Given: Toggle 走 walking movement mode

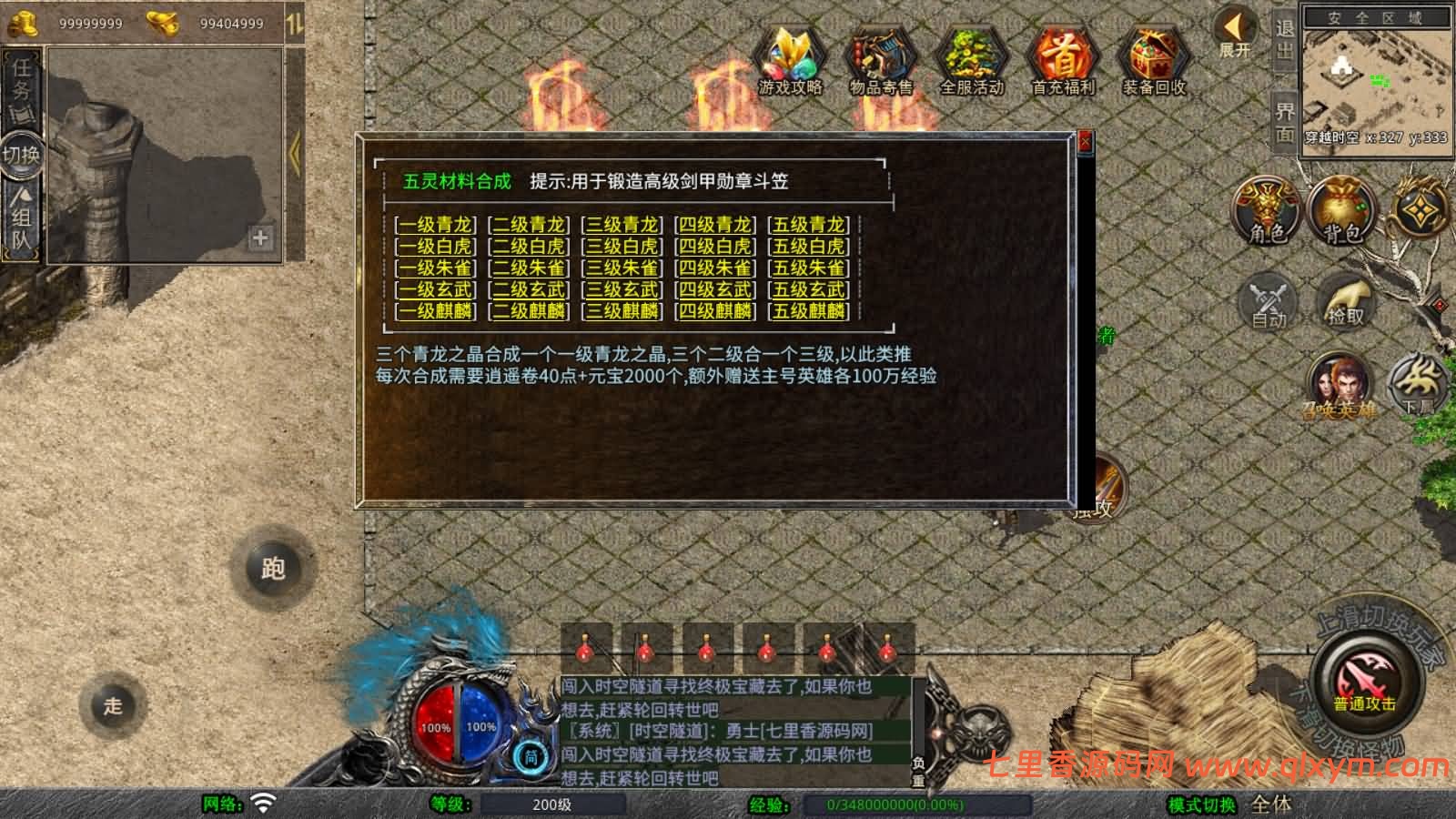Looking at the screenshot, I should point(111,703).
